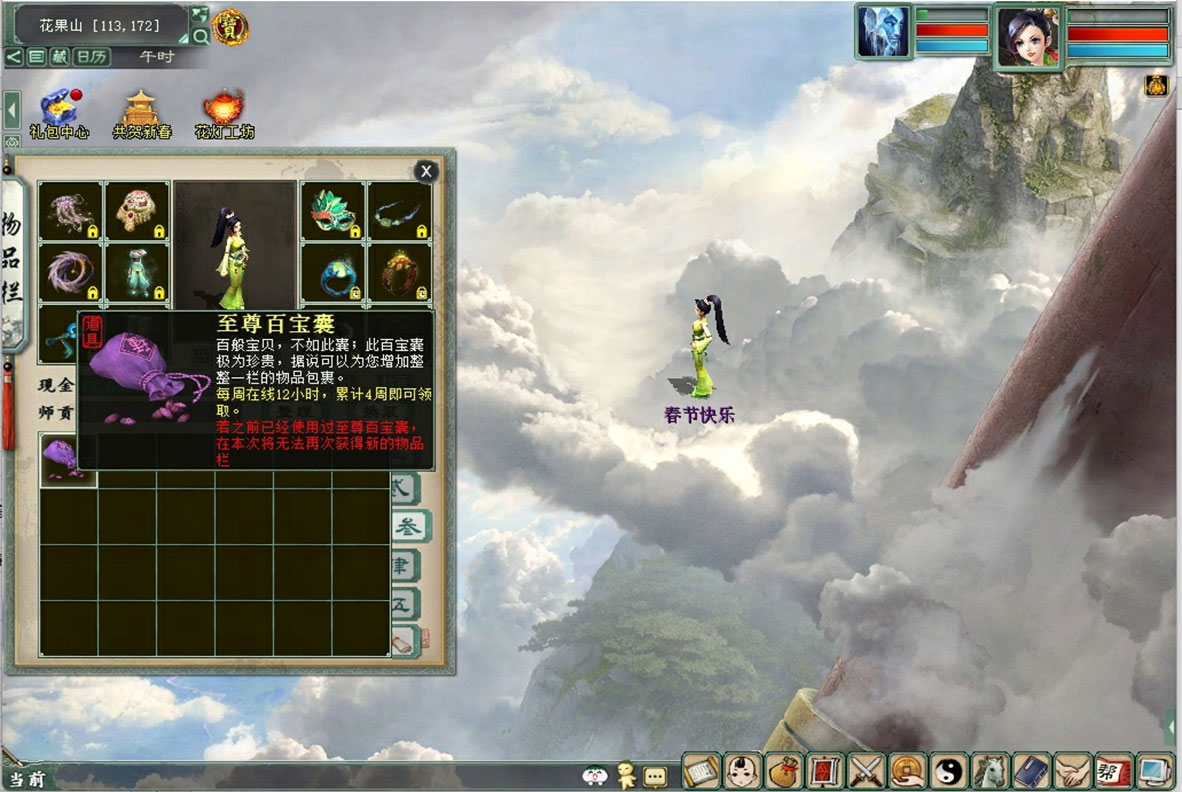Viewport: 1182px width, 792px height.
Task: Click the player character portrait
Action: click(x=1028, y=36)
